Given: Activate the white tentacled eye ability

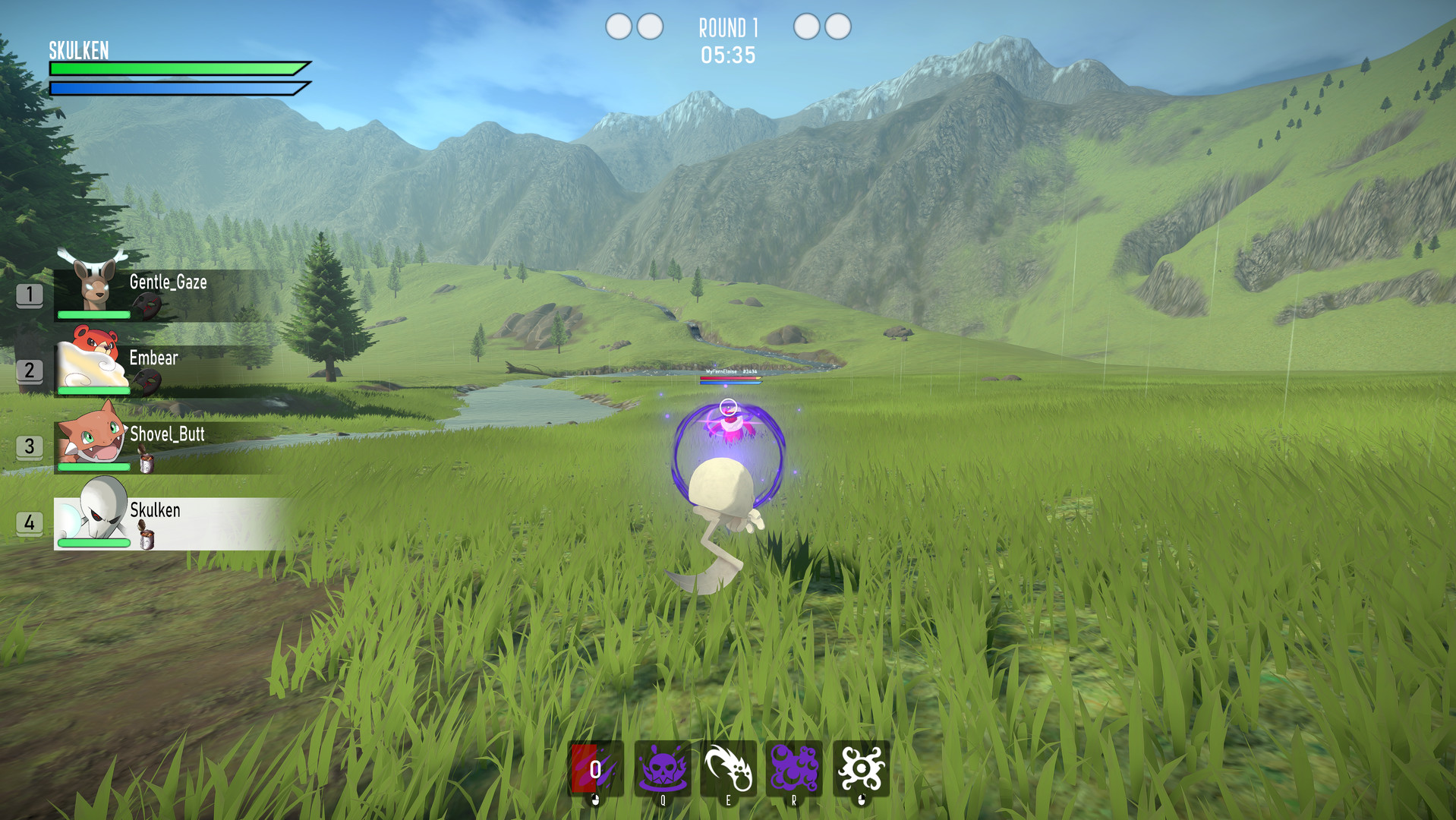Looking at the screenshot, I should coord(861,768).
